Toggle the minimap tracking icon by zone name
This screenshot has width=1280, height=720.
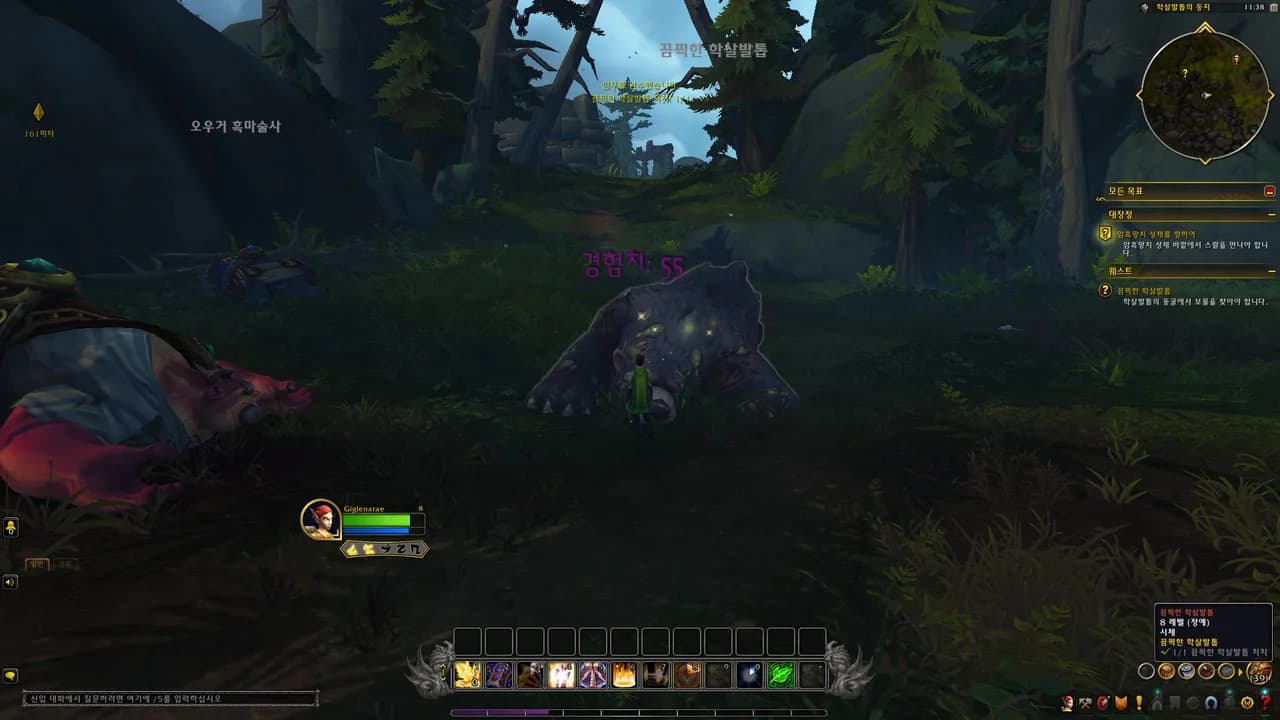tap(1145, 8)
